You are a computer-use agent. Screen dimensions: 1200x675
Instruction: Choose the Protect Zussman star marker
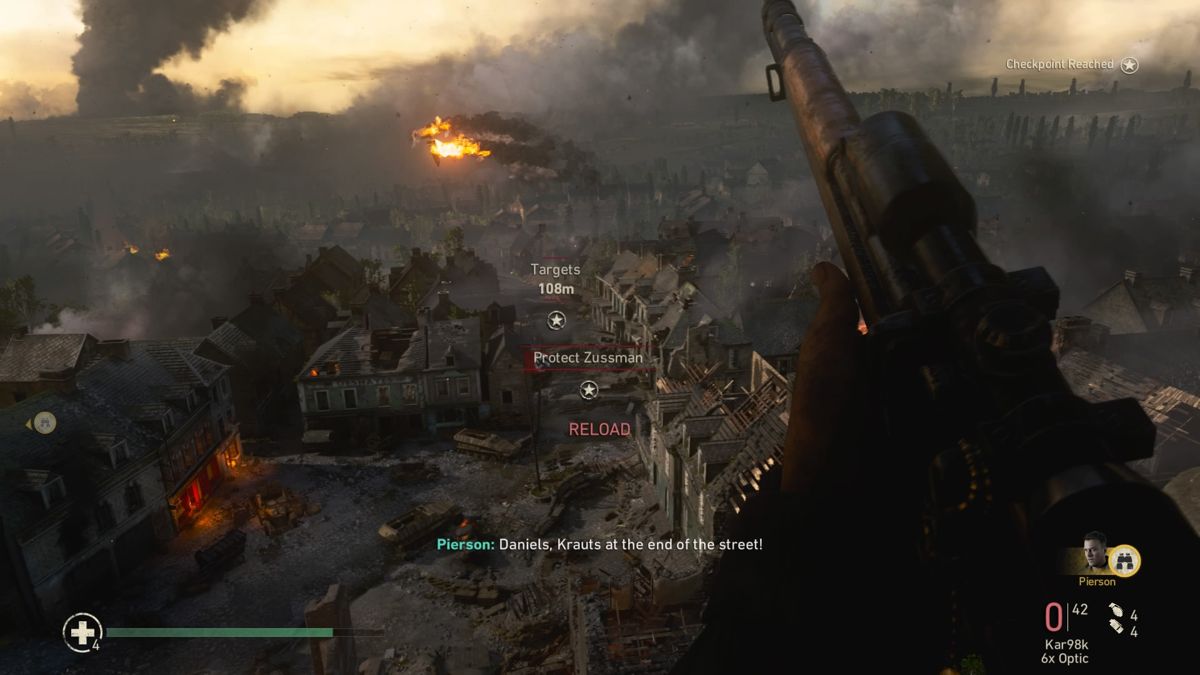(589, 390)
